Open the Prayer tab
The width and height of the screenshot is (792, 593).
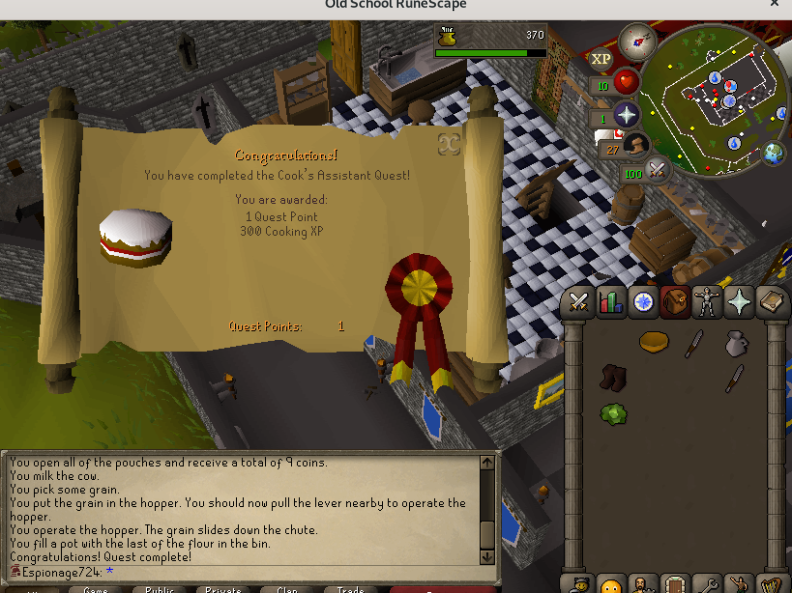click(740, 302)
